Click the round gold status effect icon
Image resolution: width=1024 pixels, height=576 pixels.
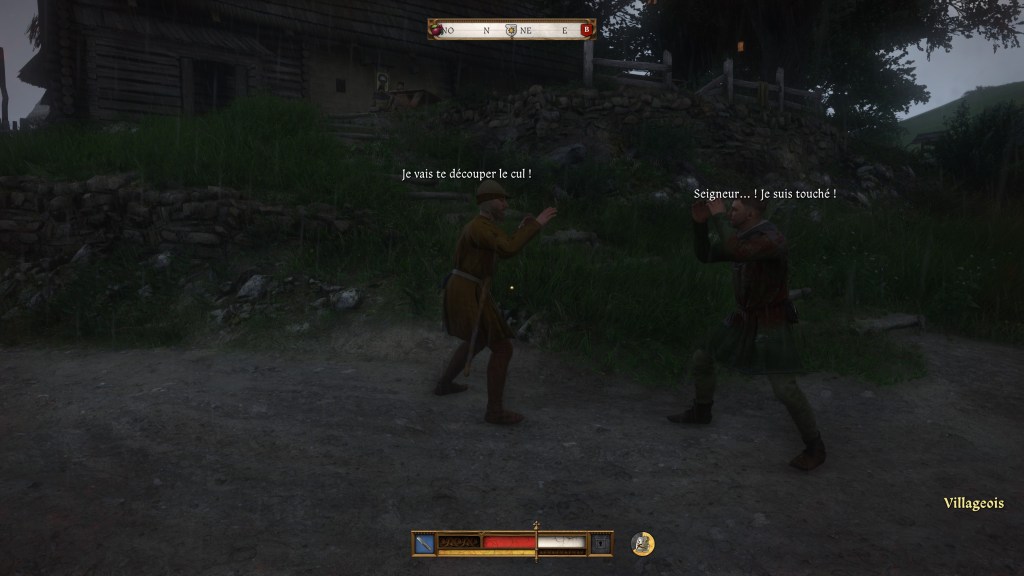643,544
